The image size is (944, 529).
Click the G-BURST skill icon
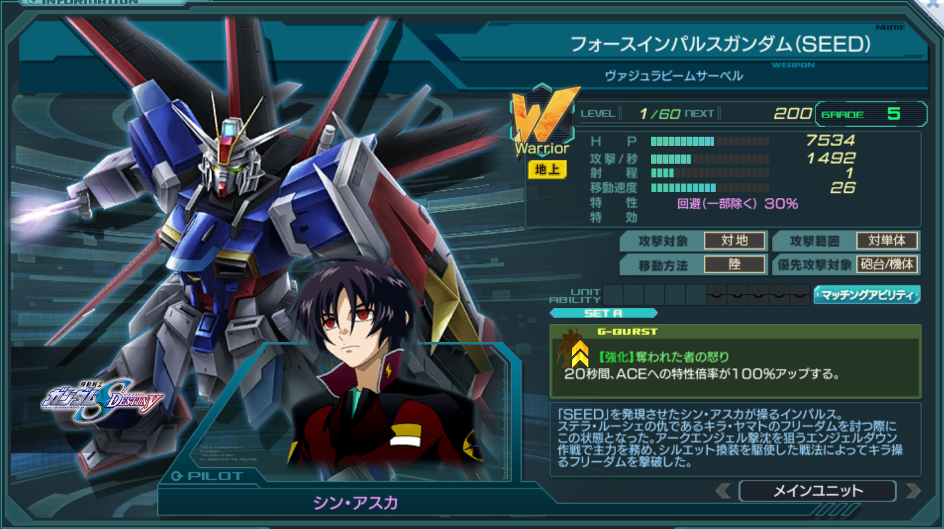(x=578, y=349)
